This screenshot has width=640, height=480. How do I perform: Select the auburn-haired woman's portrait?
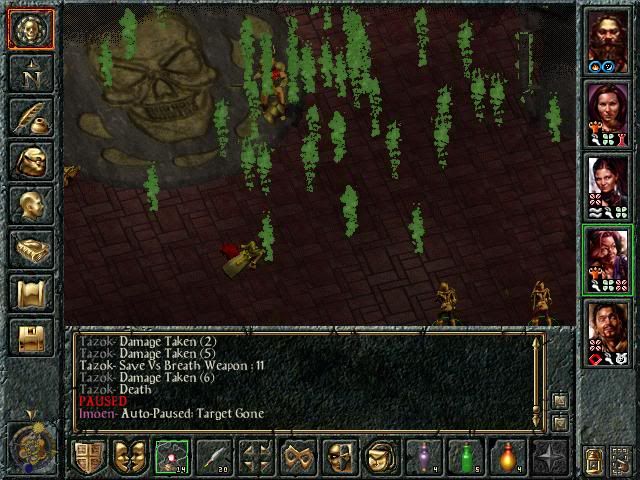(607, 111)
